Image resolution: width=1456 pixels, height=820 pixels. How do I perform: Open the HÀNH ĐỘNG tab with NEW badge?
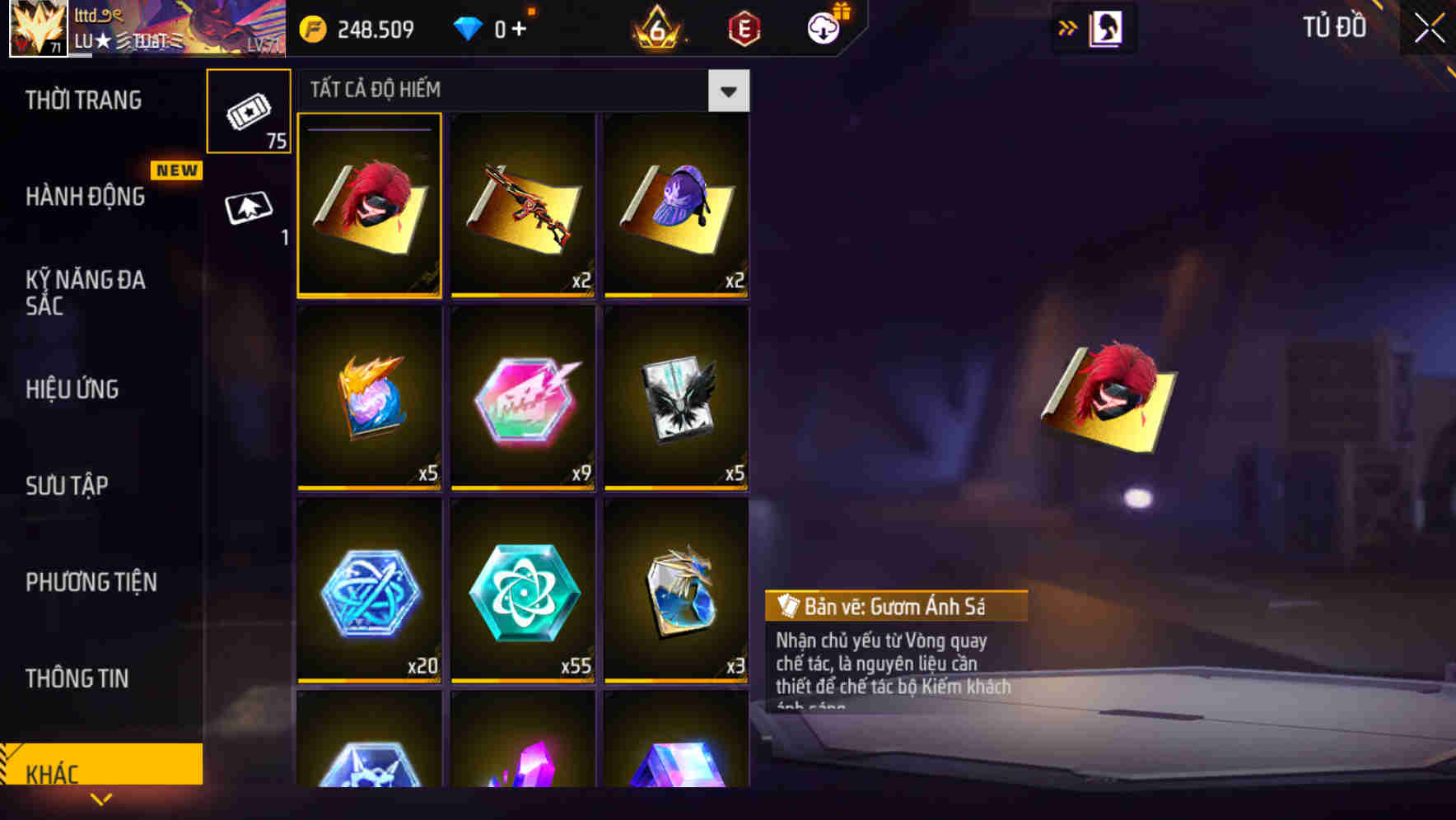click(86, 196)
